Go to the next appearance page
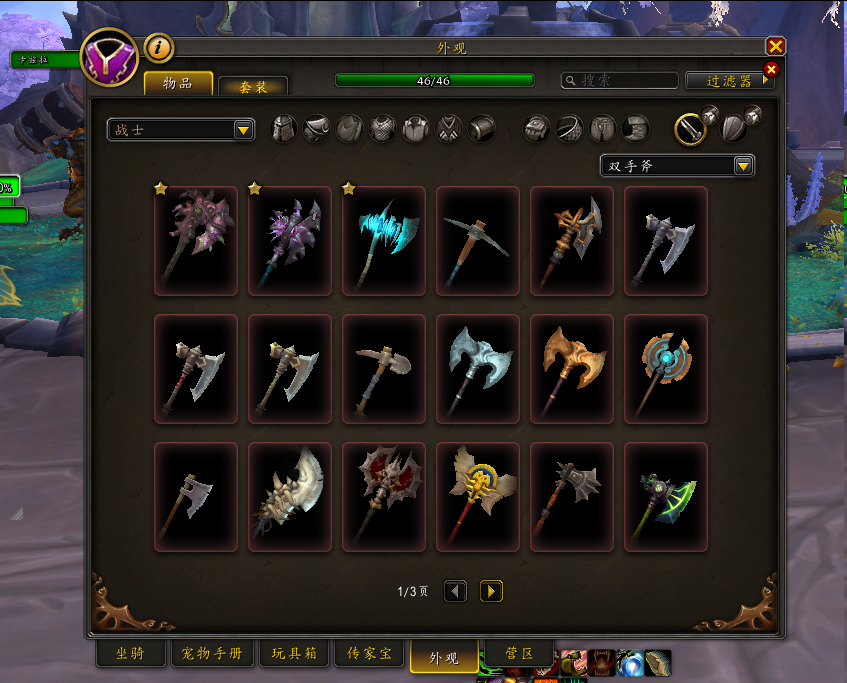This screenshot has height=683, width=847. point(490,591)
